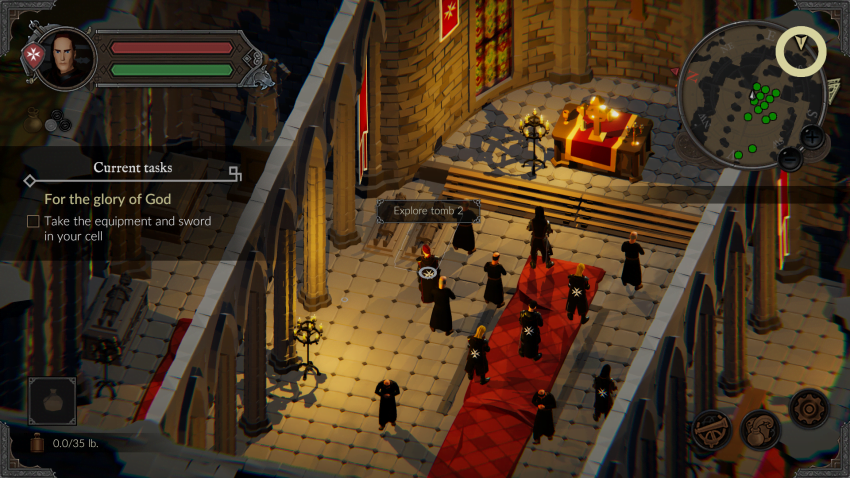Open the gear settings button
Screen dimensions: 850x478
click(x=808, y=408)
